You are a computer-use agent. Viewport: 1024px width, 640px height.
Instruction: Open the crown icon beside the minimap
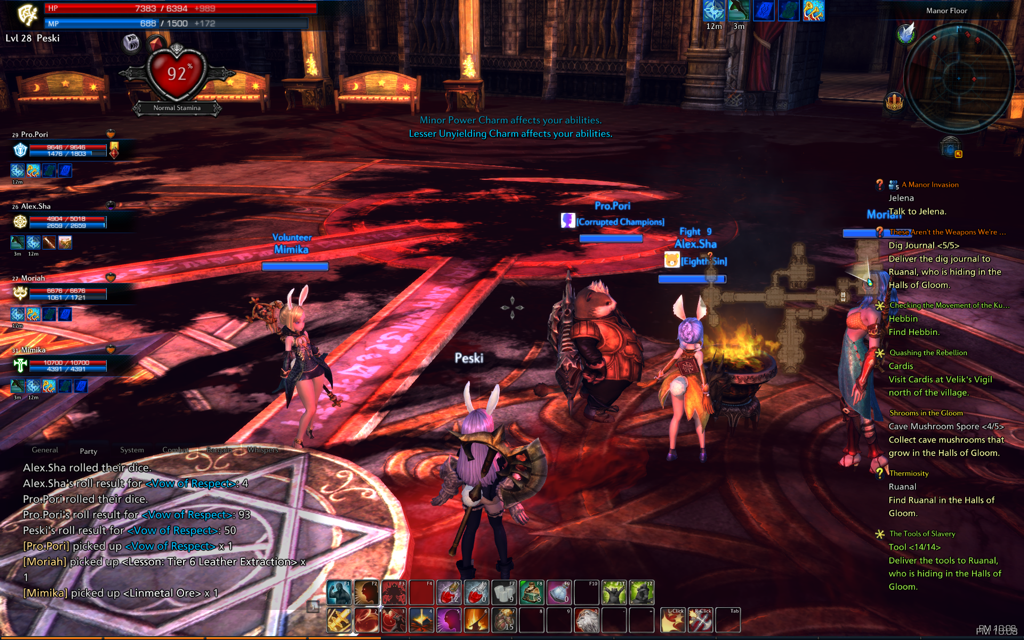click(894, 101)
